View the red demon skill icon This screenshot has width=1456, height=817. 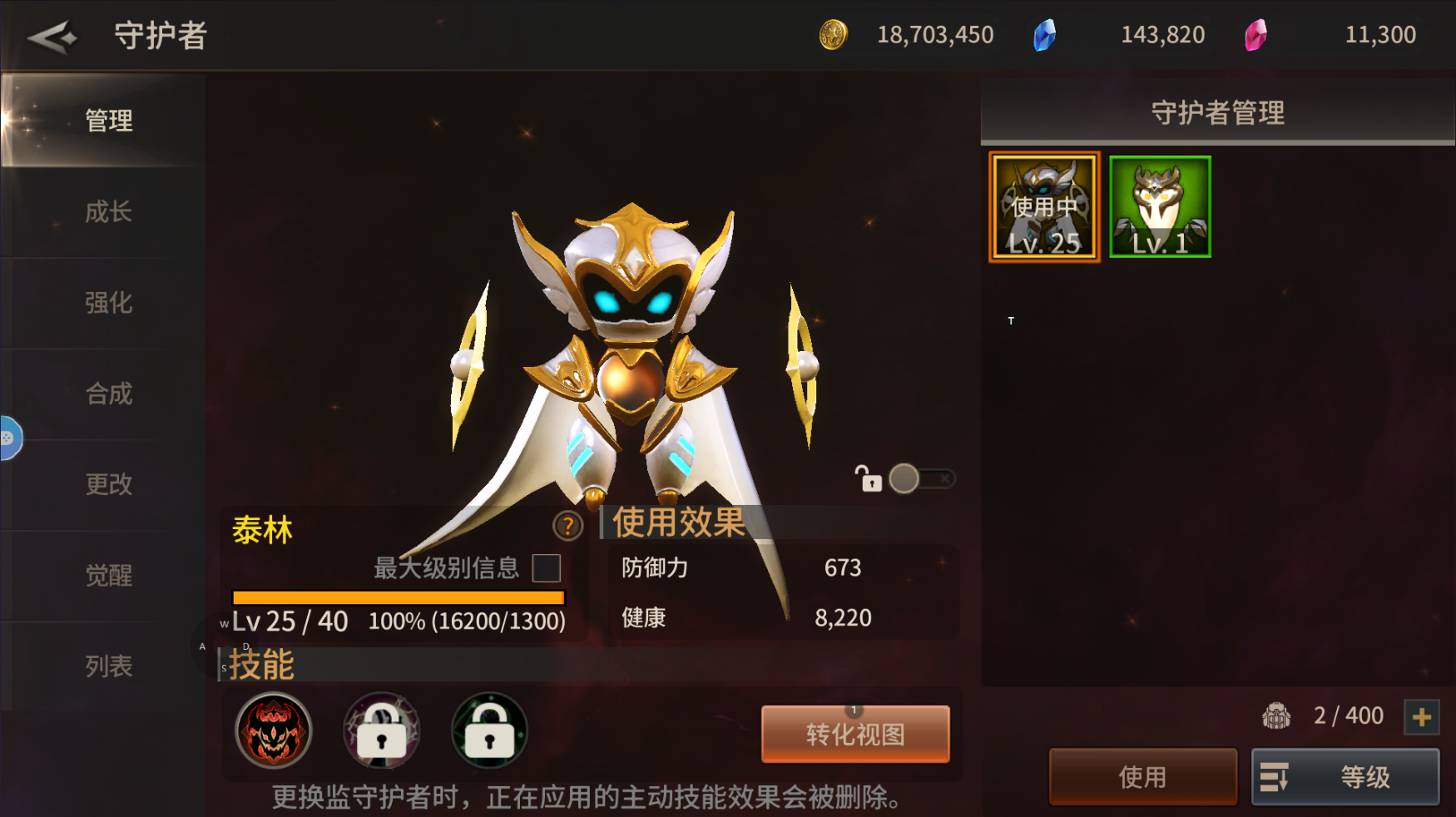pyautogui.click(x=273, y=730)
